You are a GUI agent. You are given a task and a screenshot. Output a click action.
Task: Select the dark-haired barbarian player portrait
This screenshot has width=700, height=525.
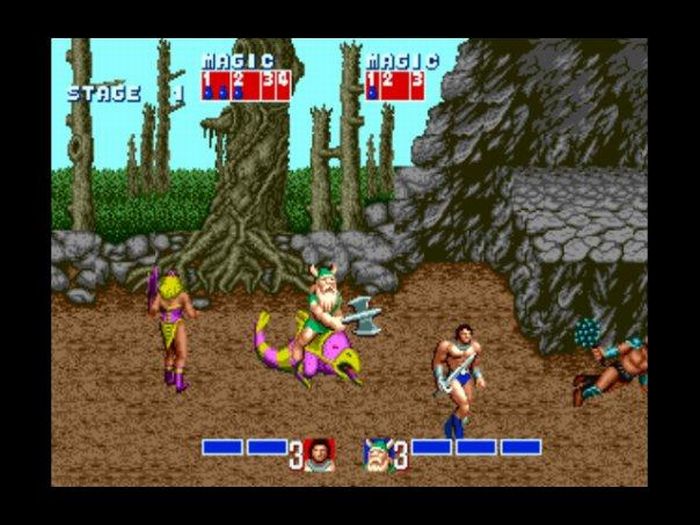click(319, 453)
